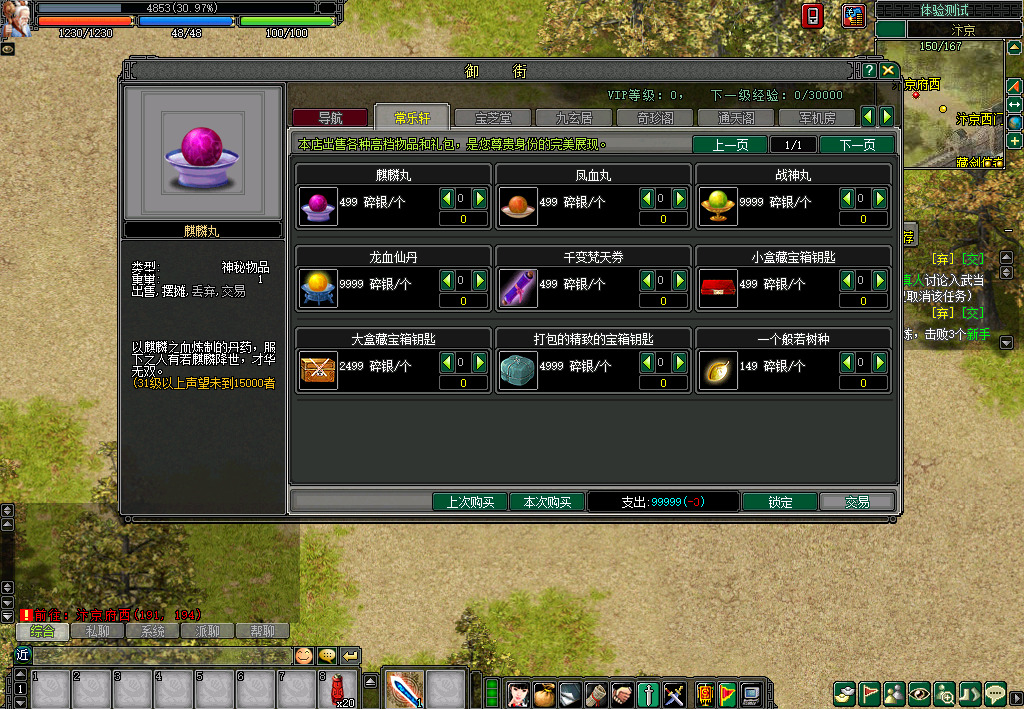The height and width of the screenshot is (709, 1024).
Task: Confirm the purchase with 交易
Action: click(857, 502)
